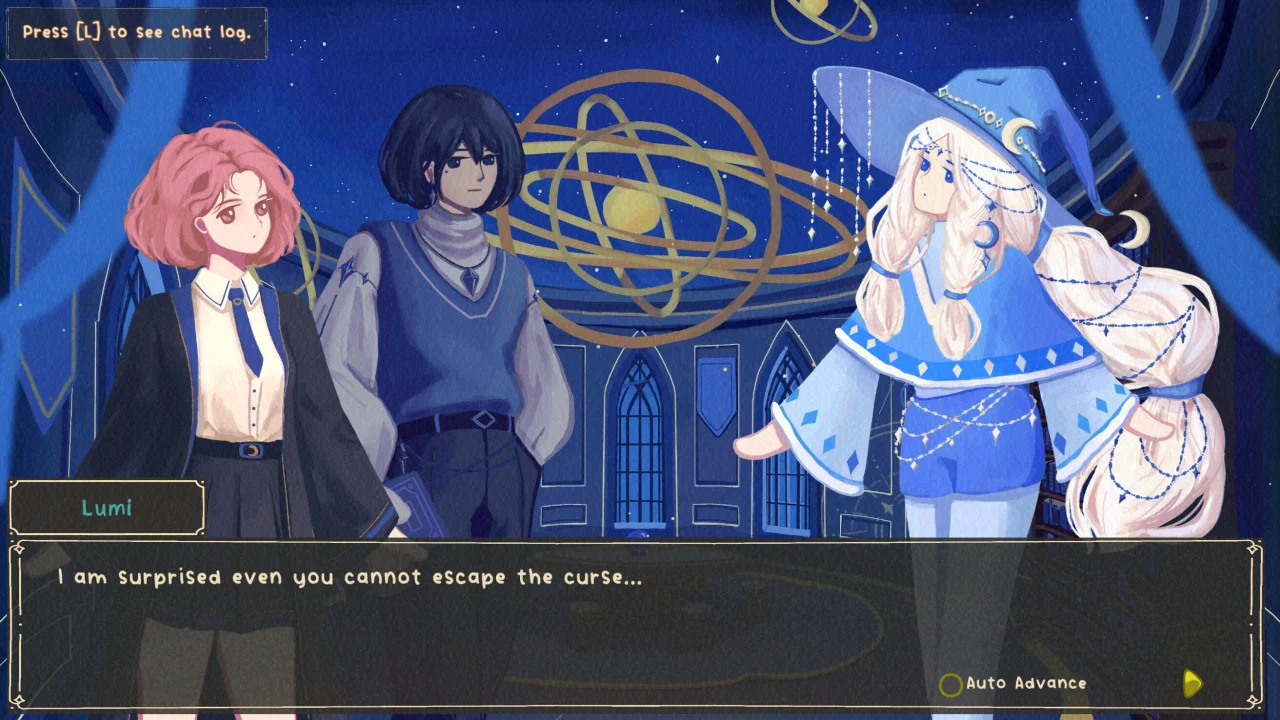Advance dialogue with the yellow arrow
Screen dimensions: 1280x720
1192,683
